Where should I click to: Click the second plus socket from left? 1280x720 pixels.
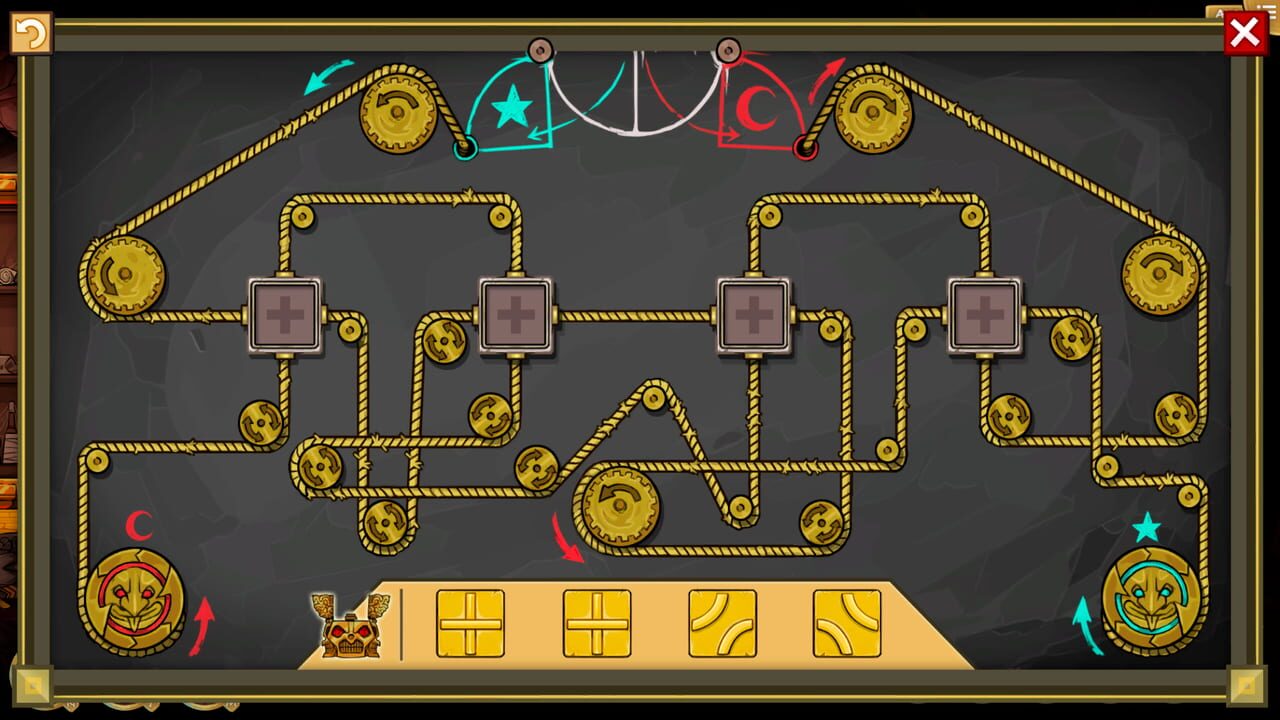(516, 313)
